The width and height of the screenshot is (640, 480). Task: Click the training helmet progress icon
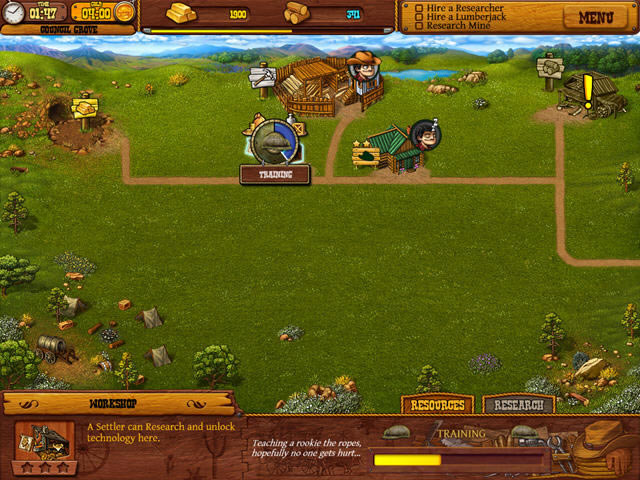272,140
